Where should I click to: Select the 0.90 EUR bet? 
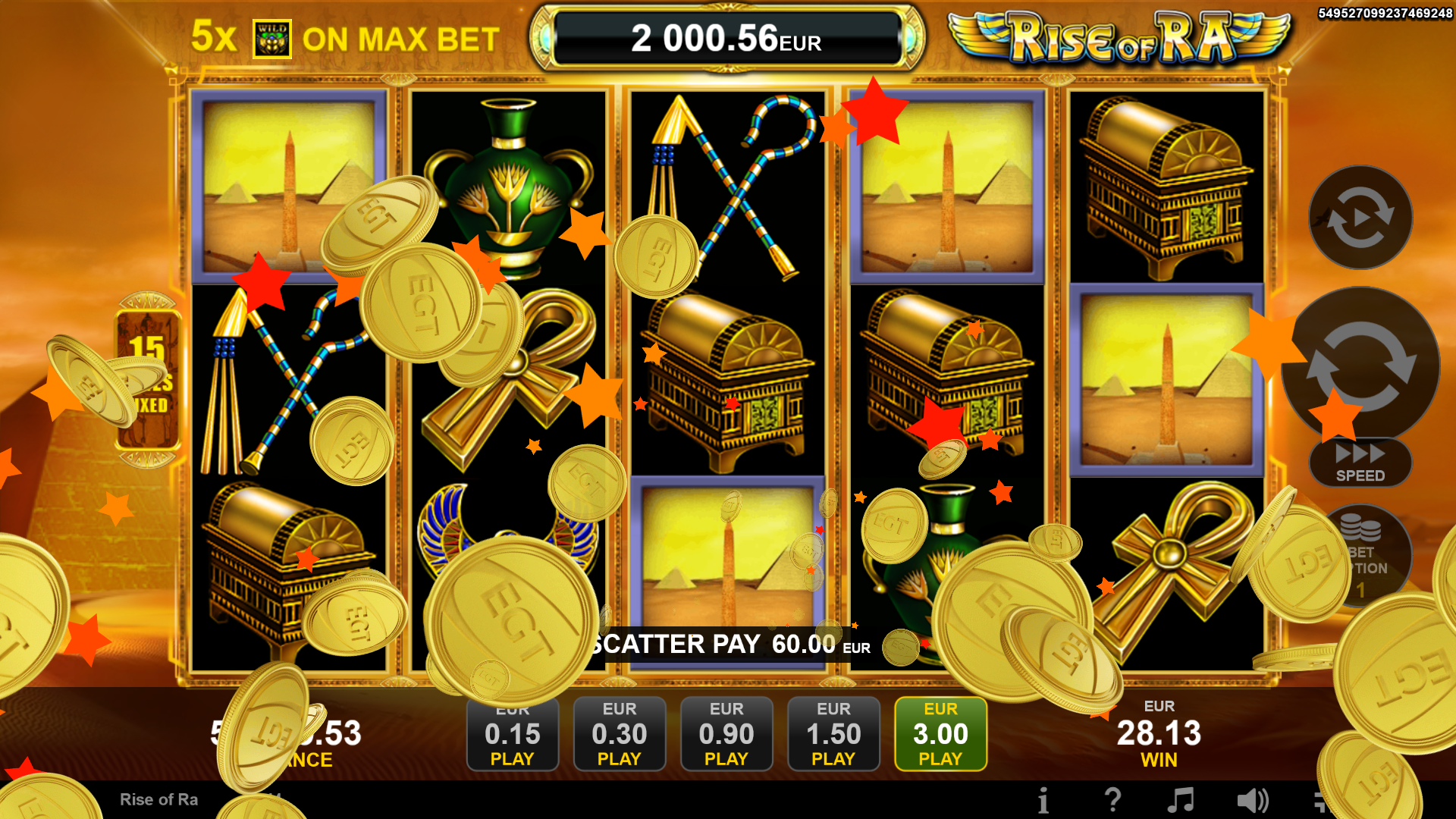726,733
